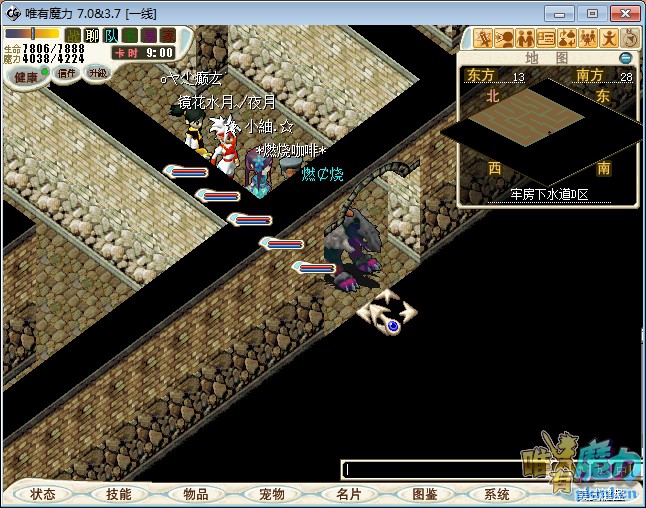646x508 pixels.
Task: Open the 系统 system menu
Action: pyautogui.click(x=497, y=494)
